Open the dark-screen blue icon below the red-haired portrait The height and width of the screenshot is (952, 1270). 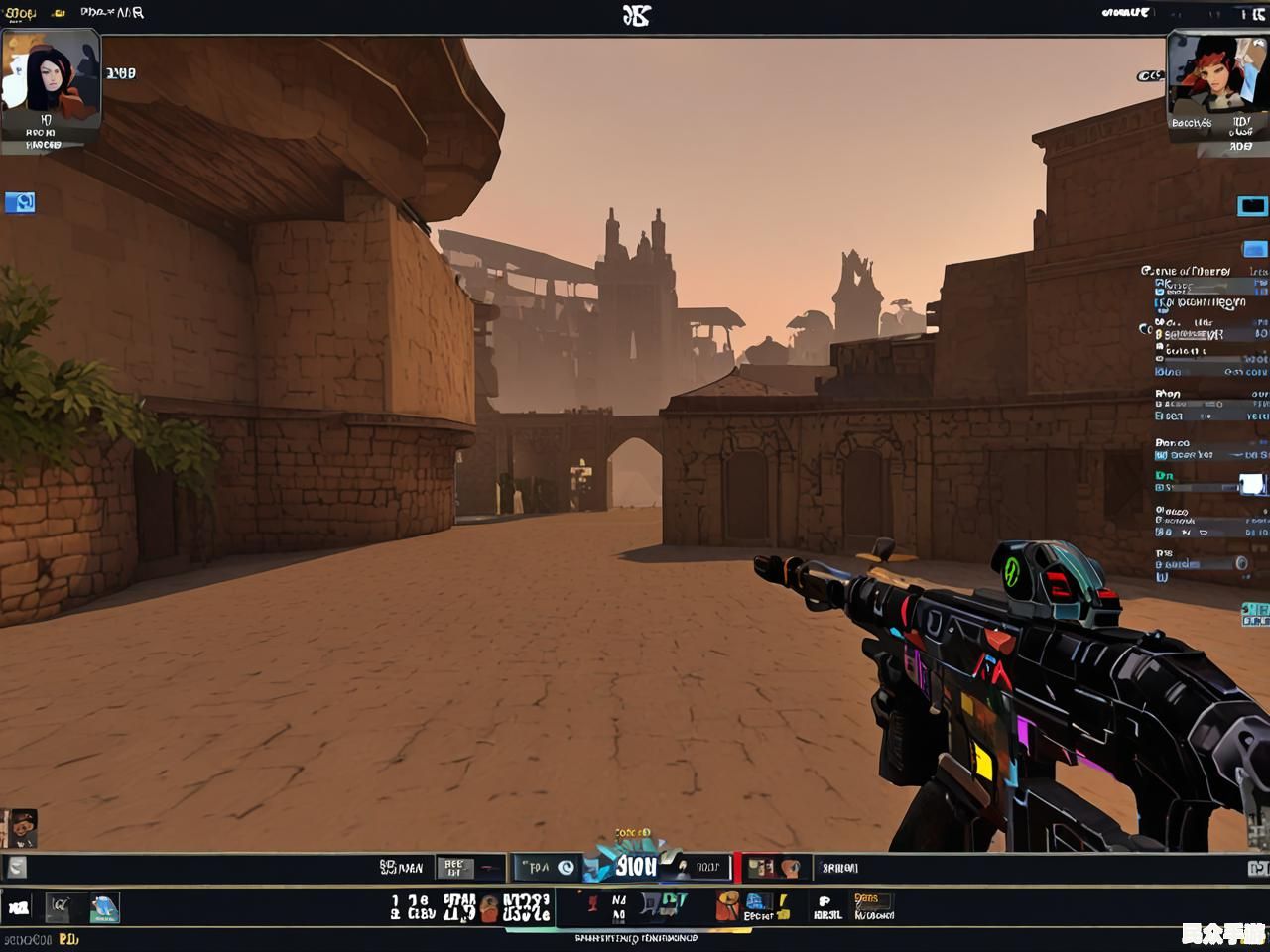pyautogui.click(x=1252, y=206)
